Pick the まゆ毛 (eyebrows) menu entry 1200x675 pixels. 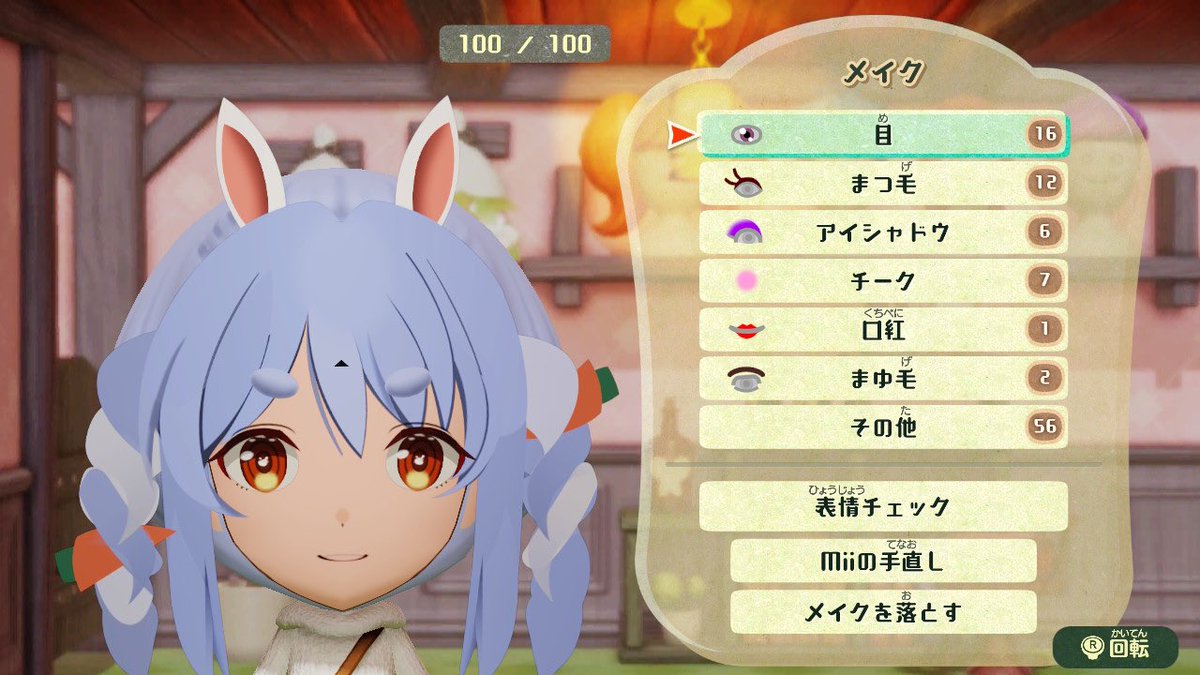point(883,379)
